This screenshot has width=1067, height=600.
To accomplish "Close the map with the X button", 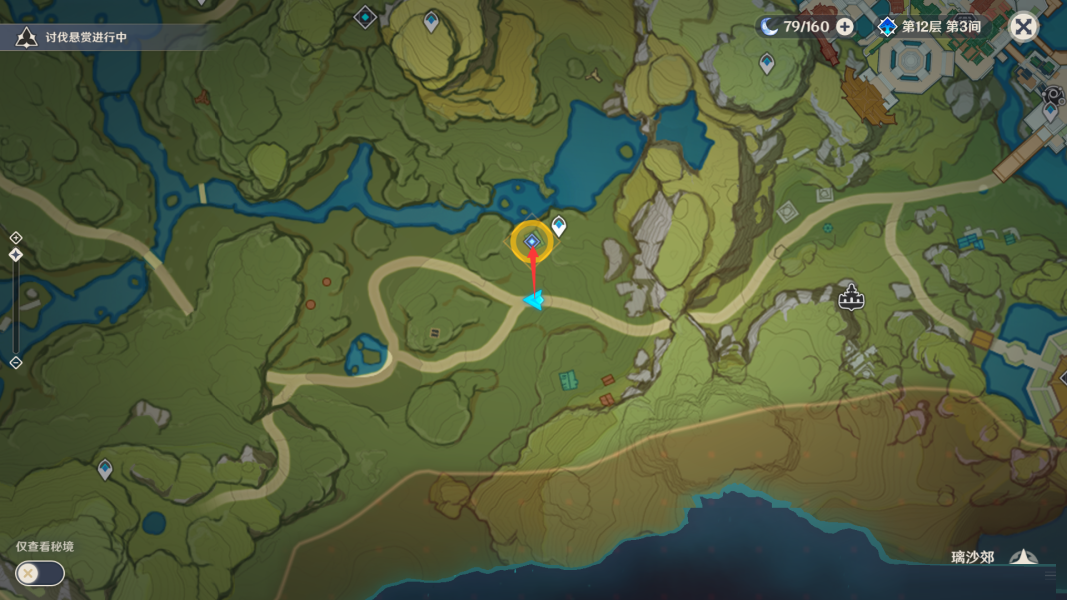I will [x=1023, y=26].
